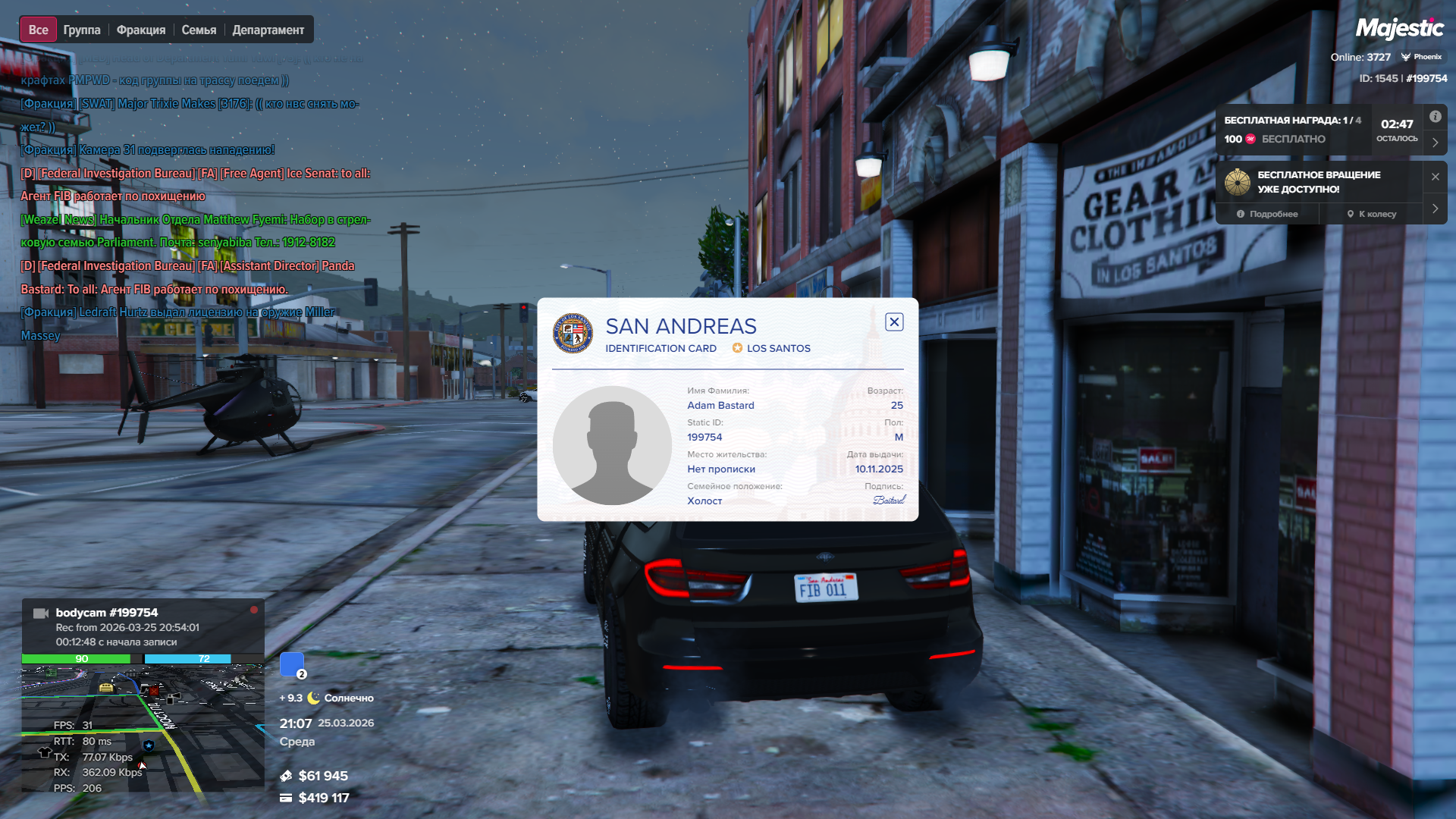Go to the wheel via К колесу

point(1372,214)
